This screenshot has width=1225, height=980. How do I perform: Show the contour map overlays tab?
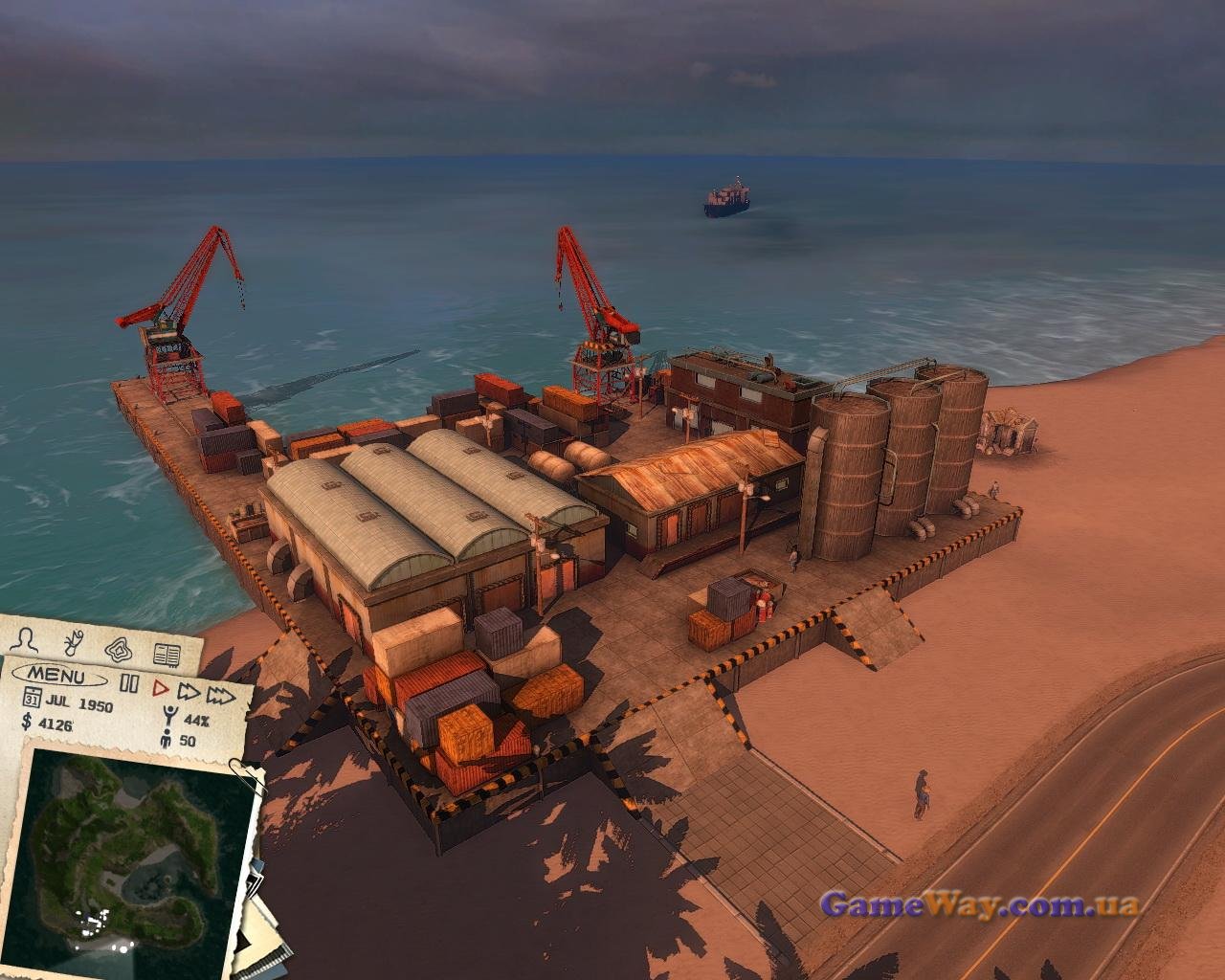point(120,648)
